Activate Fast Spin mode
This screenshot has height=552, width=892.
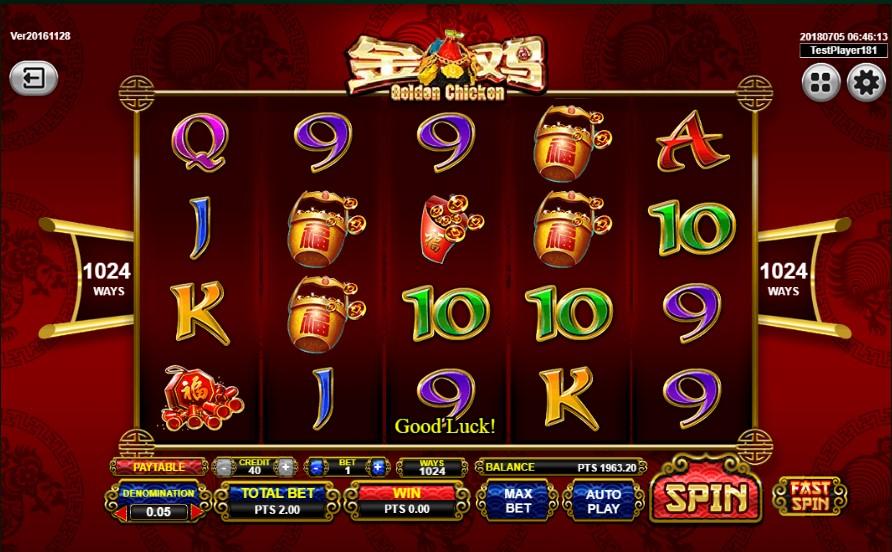click(810, 497)
